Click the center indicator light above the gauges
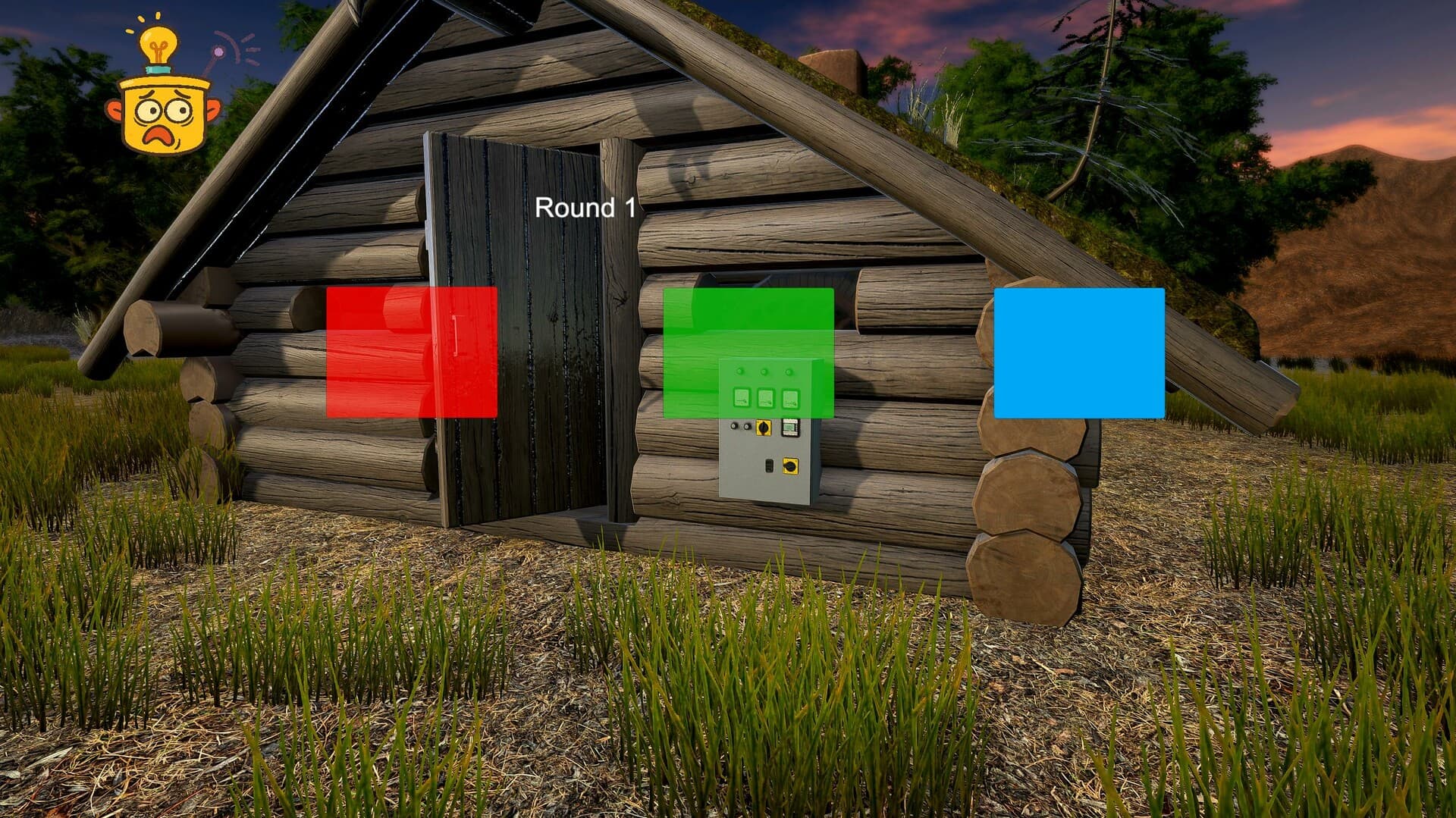The height and width of the screenshot is (818, 1456). click(x=764, y=371)
